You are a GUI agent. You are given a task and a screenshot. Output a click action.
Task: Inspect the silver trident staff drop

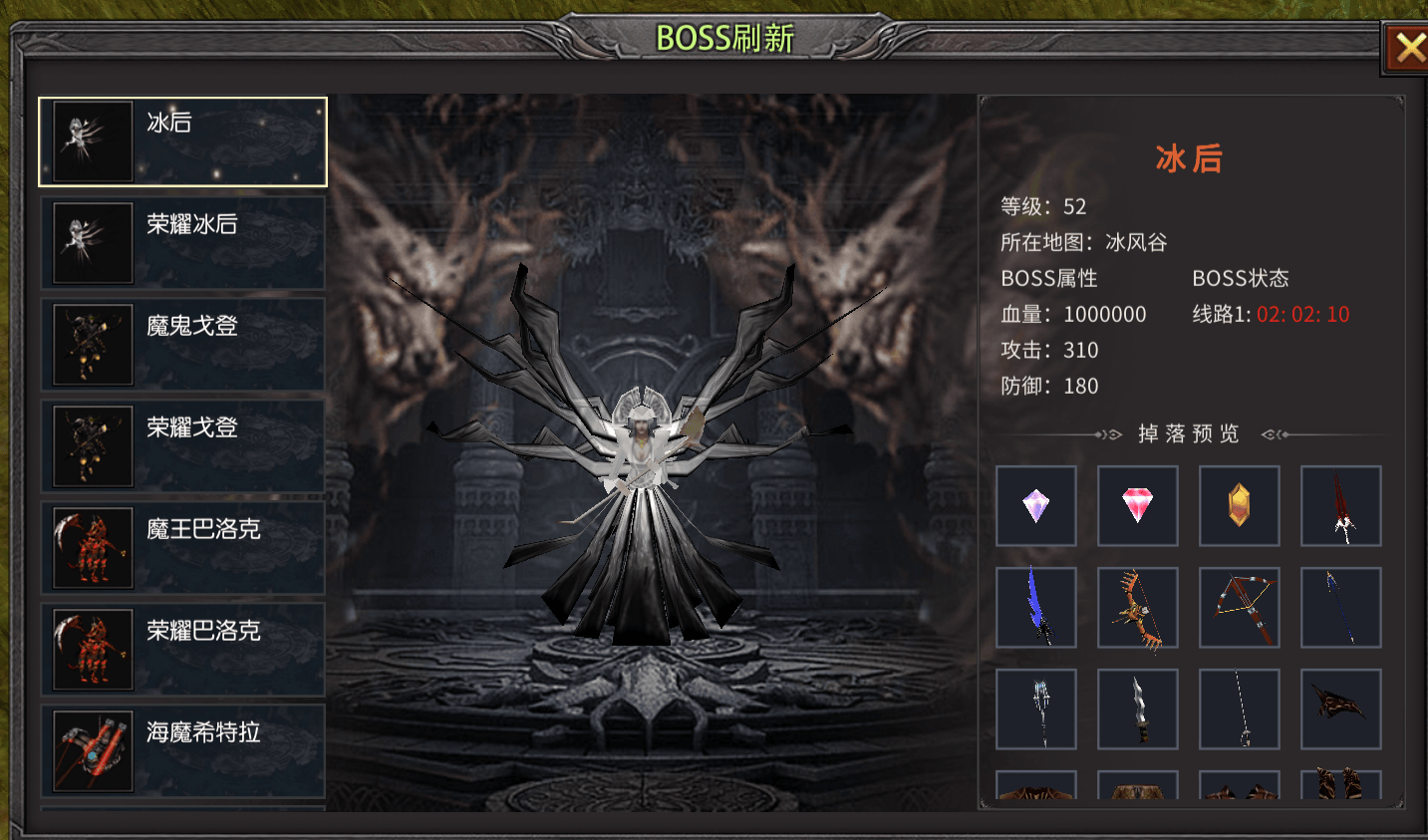1036,709
